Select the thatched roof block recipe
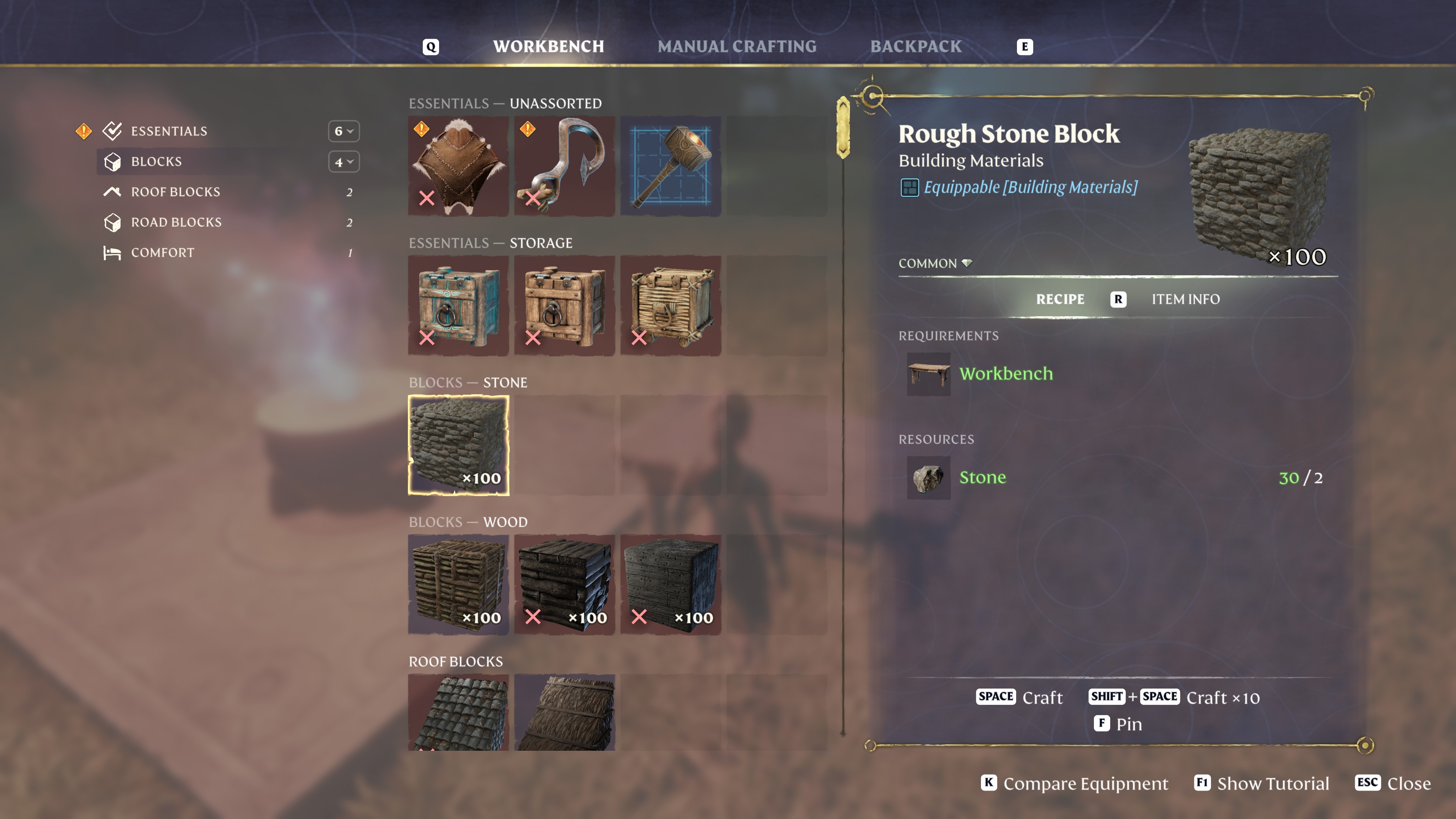This screenshot has height=819, width=1456. pos(564,712)
